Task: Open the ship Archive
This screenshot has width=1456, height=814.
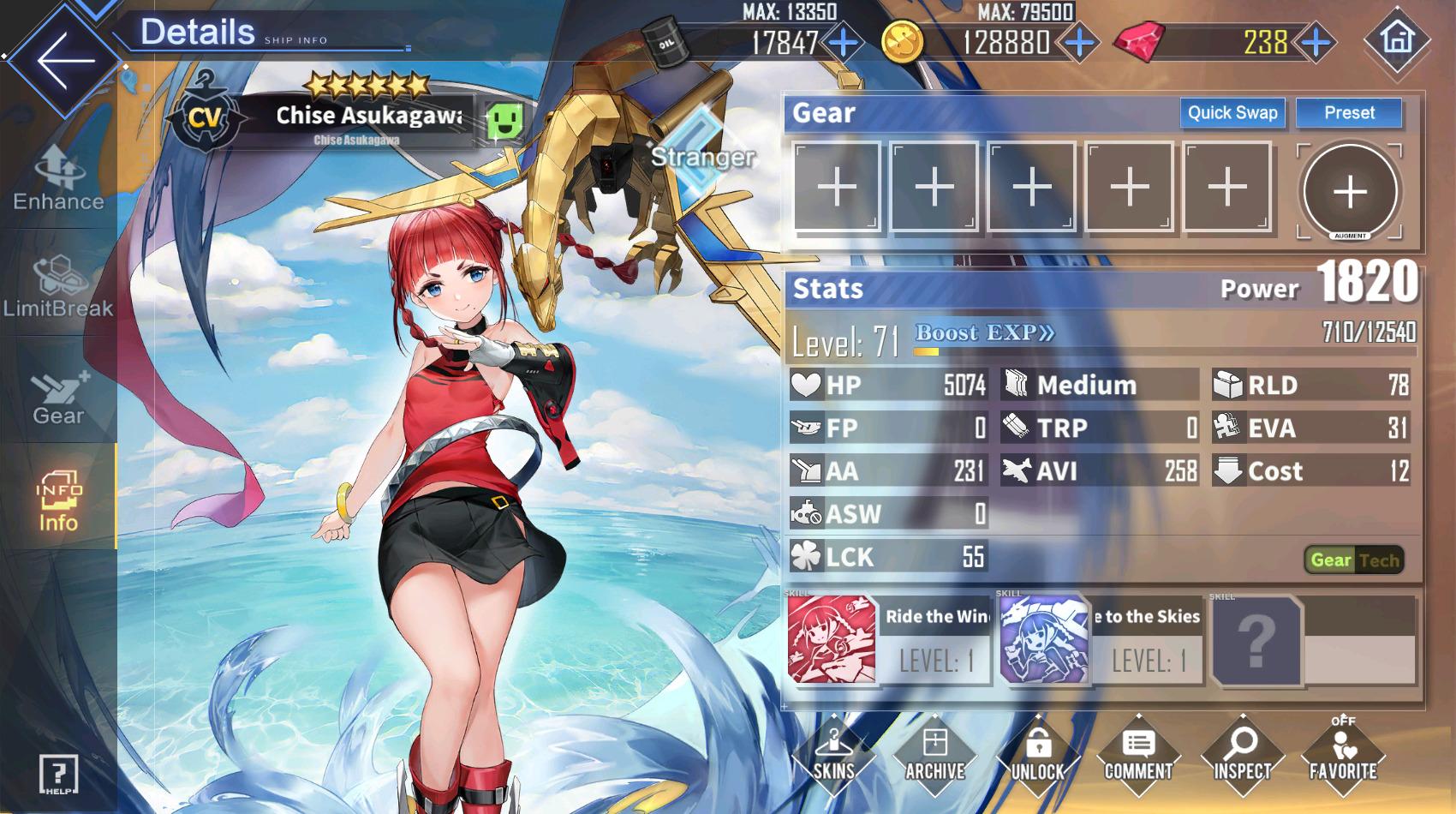Action: pos(935,756)
